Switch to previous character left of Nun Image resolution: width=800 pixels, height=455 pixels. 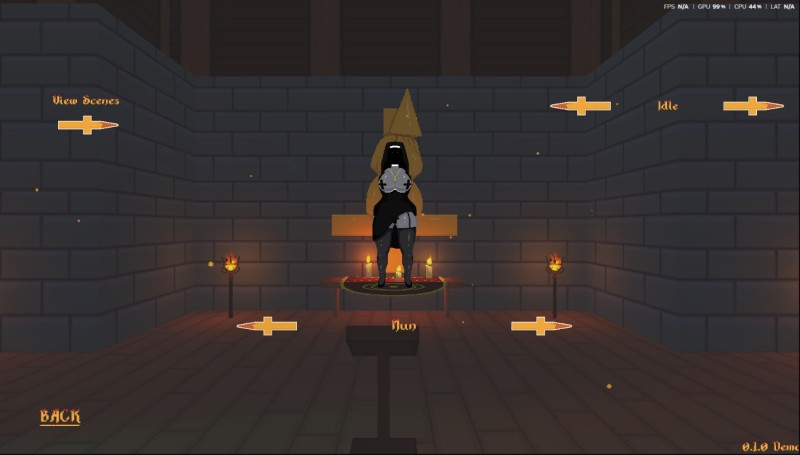click(x=267, y=326)
